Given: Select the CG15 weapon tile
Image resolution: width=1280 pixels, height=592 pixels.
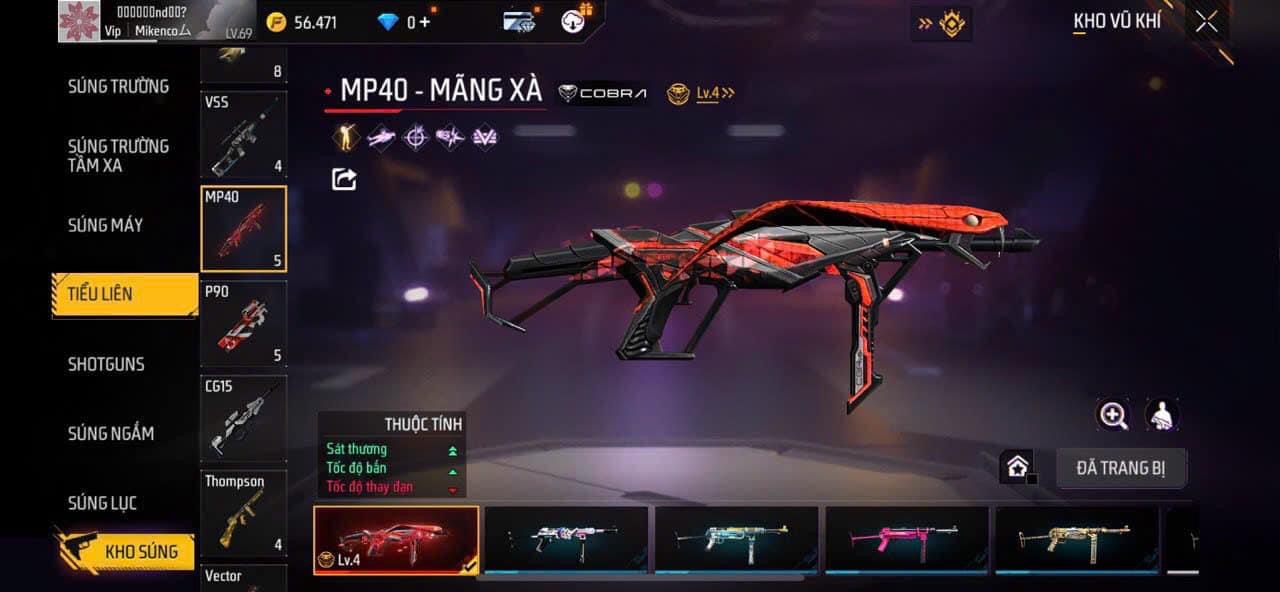Looking at the screenshot, I should pyautogui.click(x=244, y=418).
